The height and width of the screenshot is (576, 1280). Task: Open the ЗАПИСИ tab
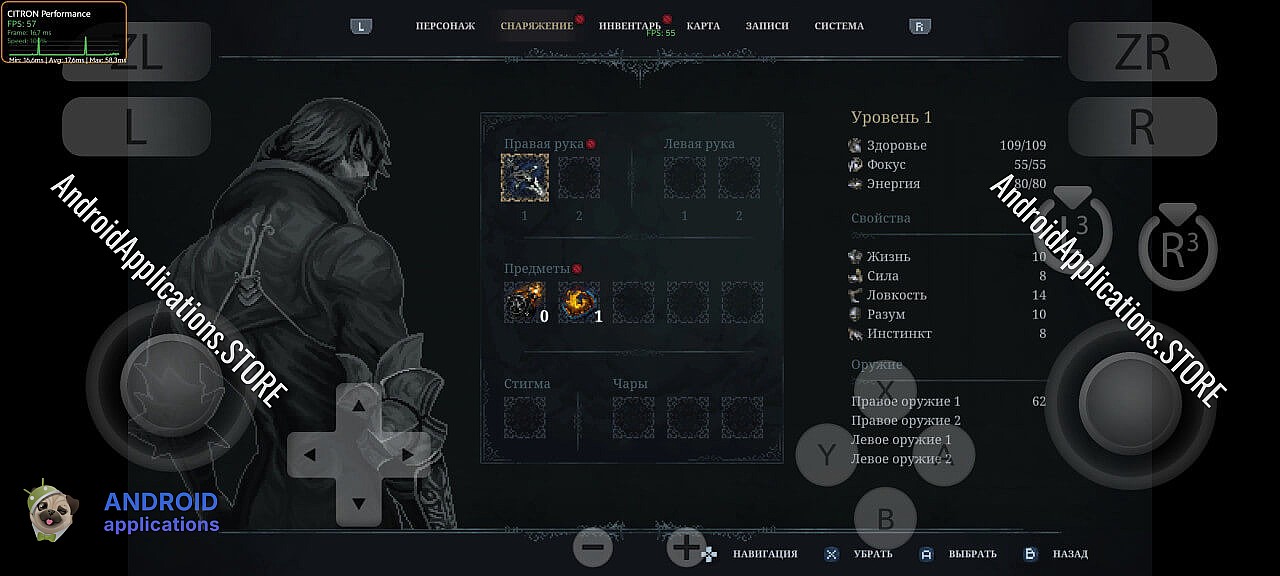coord(767,26)
